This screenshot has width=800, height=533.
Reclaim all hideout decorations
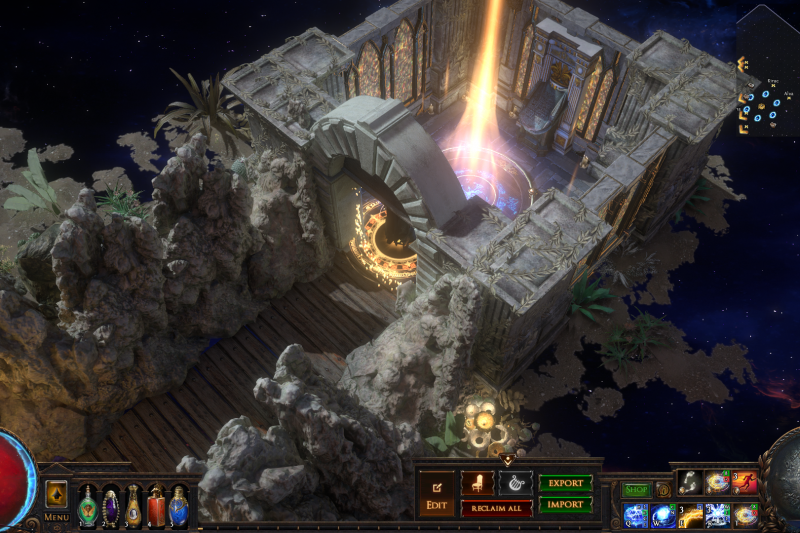[496, 509]
